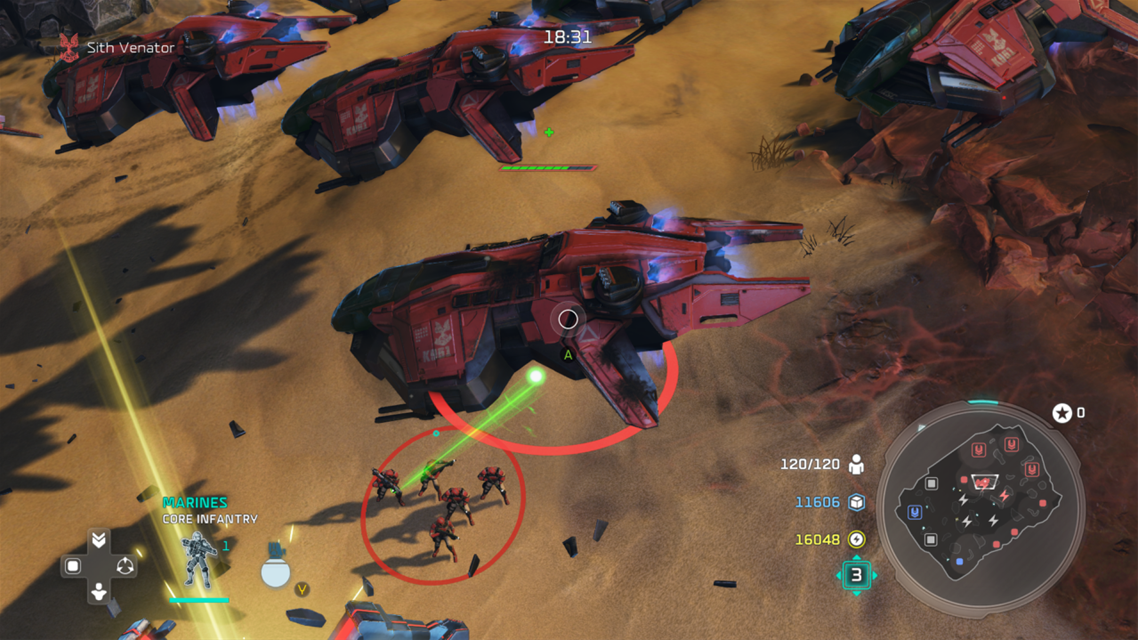Choose the person icon on the d-pad
The width and height of the screenshot is (1138, 640).
coord(99,592)
